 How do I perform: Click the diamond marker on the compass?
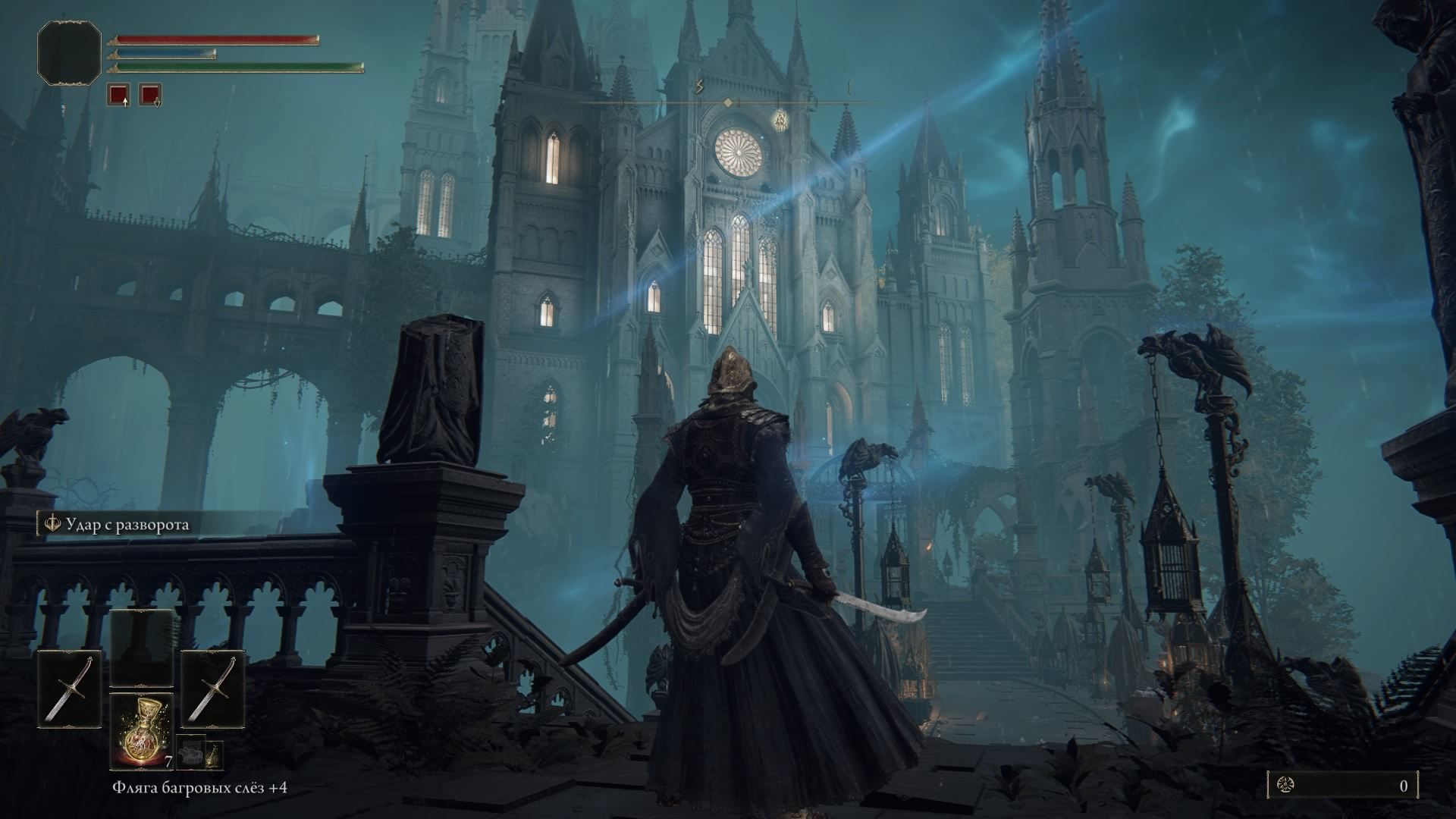tap(728, 102)
